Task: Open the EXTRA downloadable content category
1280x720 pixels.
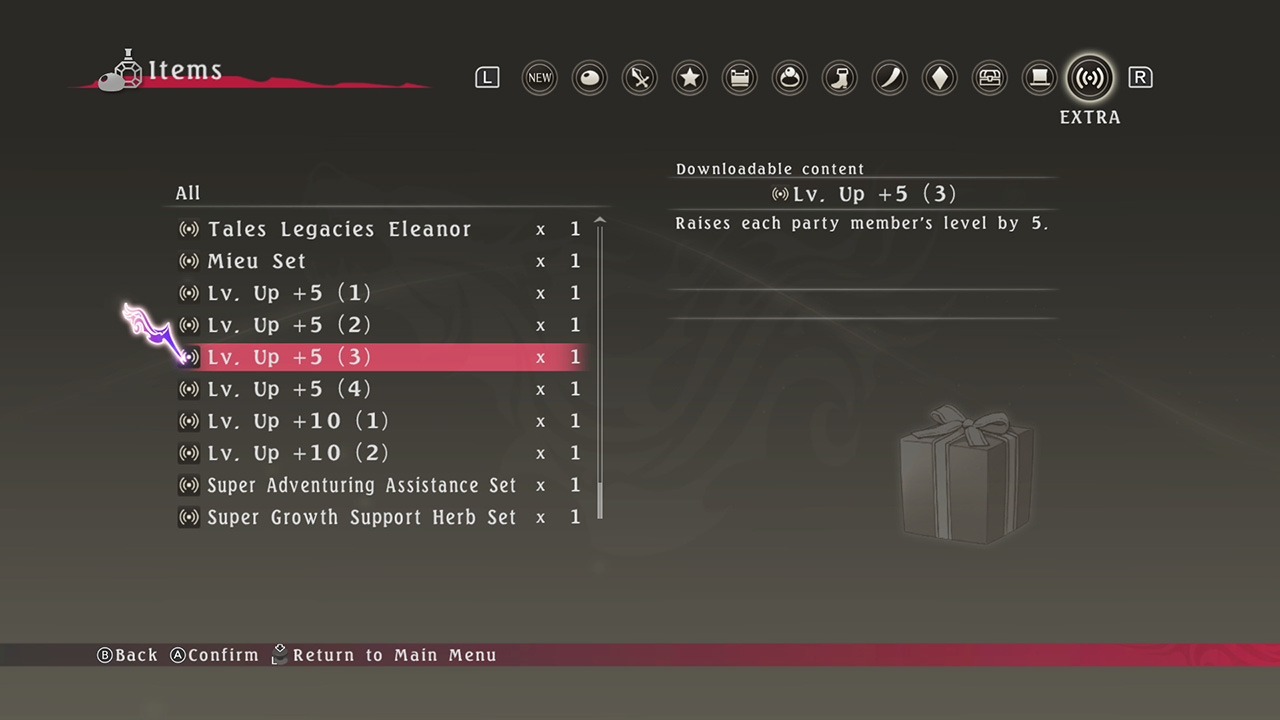Action: [1089, 77]
